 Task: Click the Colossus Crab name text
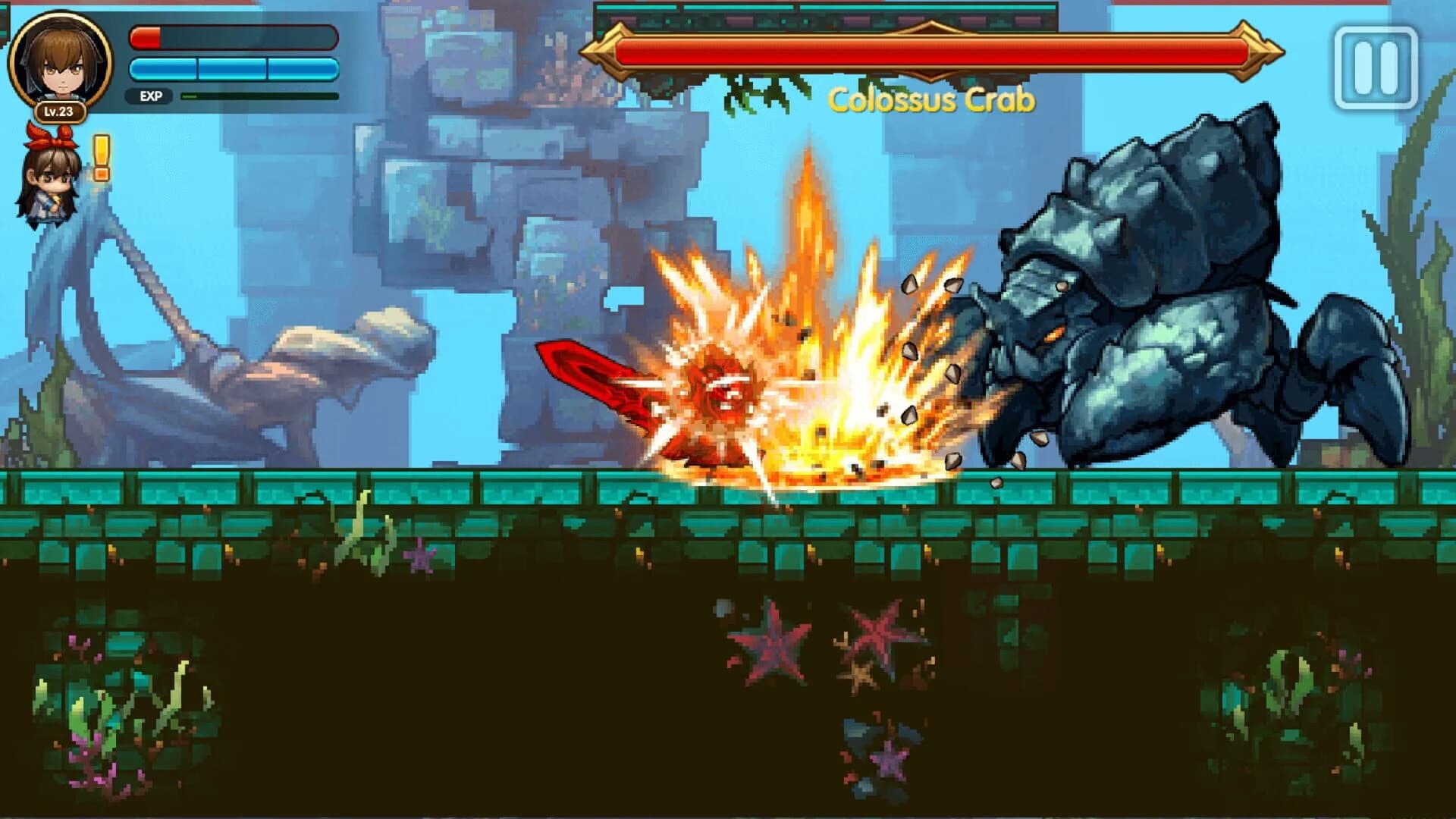point(931,99)
